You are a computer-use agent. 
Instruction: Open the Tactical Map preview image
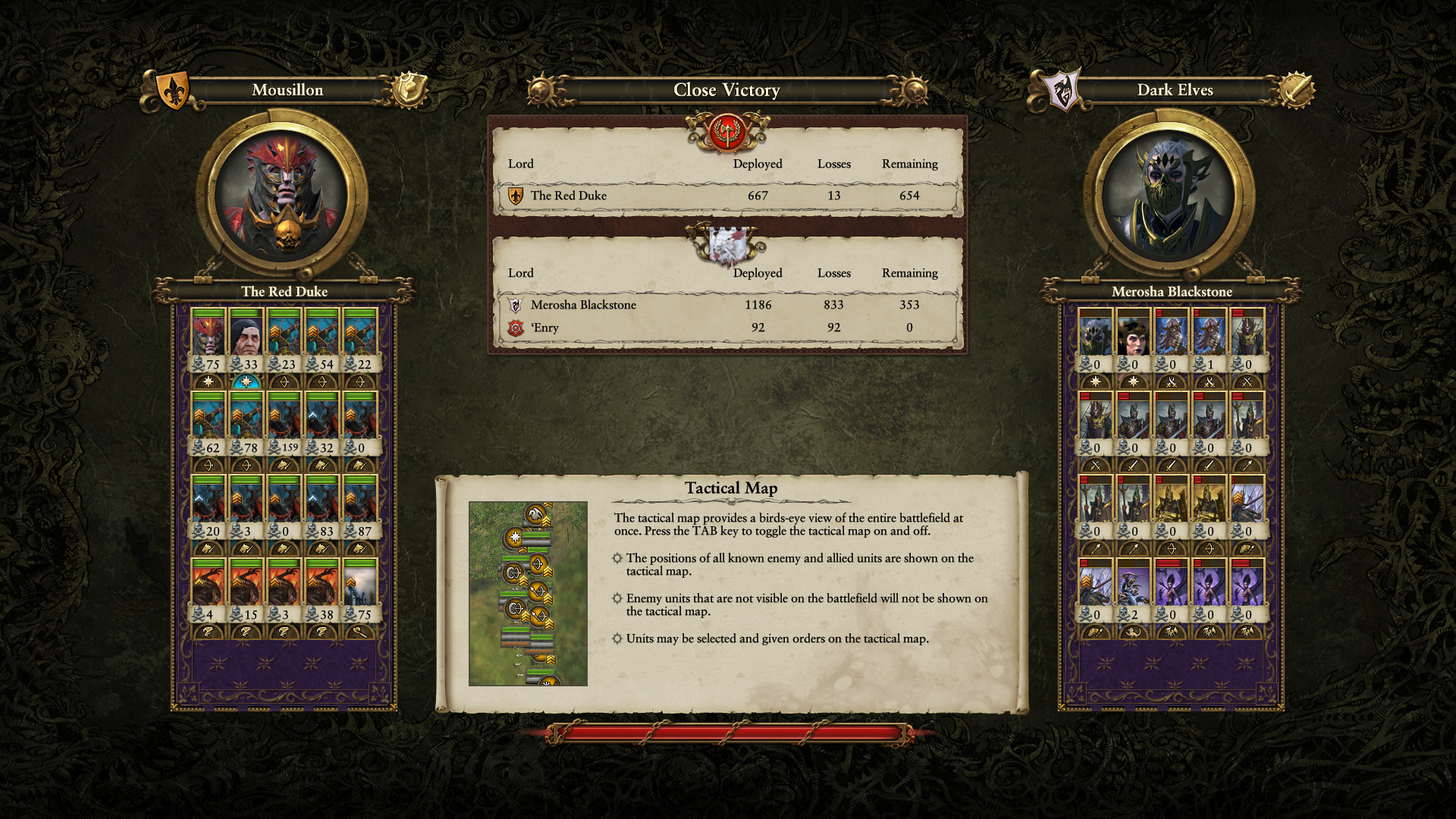528,593
